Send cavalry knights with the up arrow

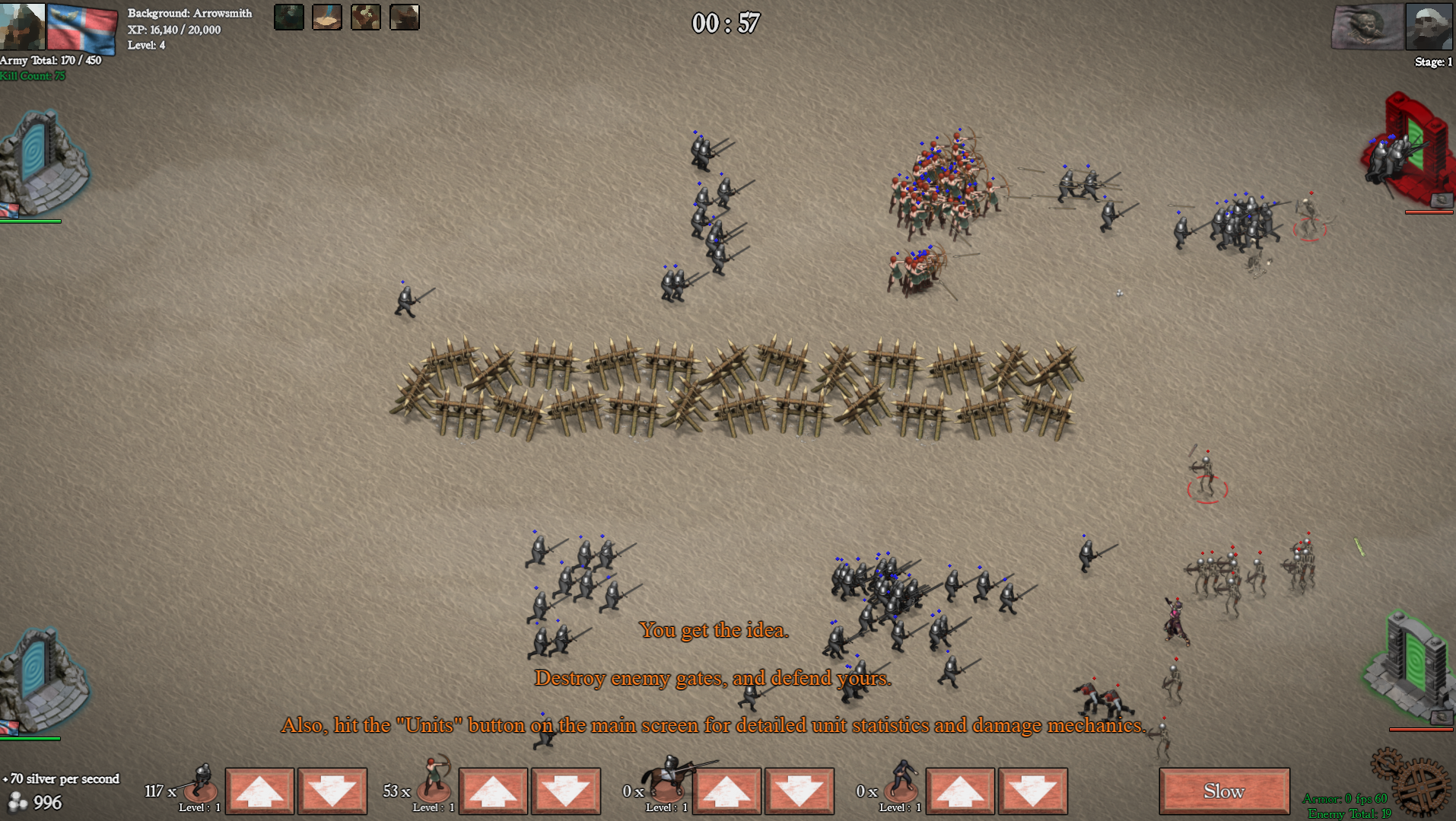(726, 791)
